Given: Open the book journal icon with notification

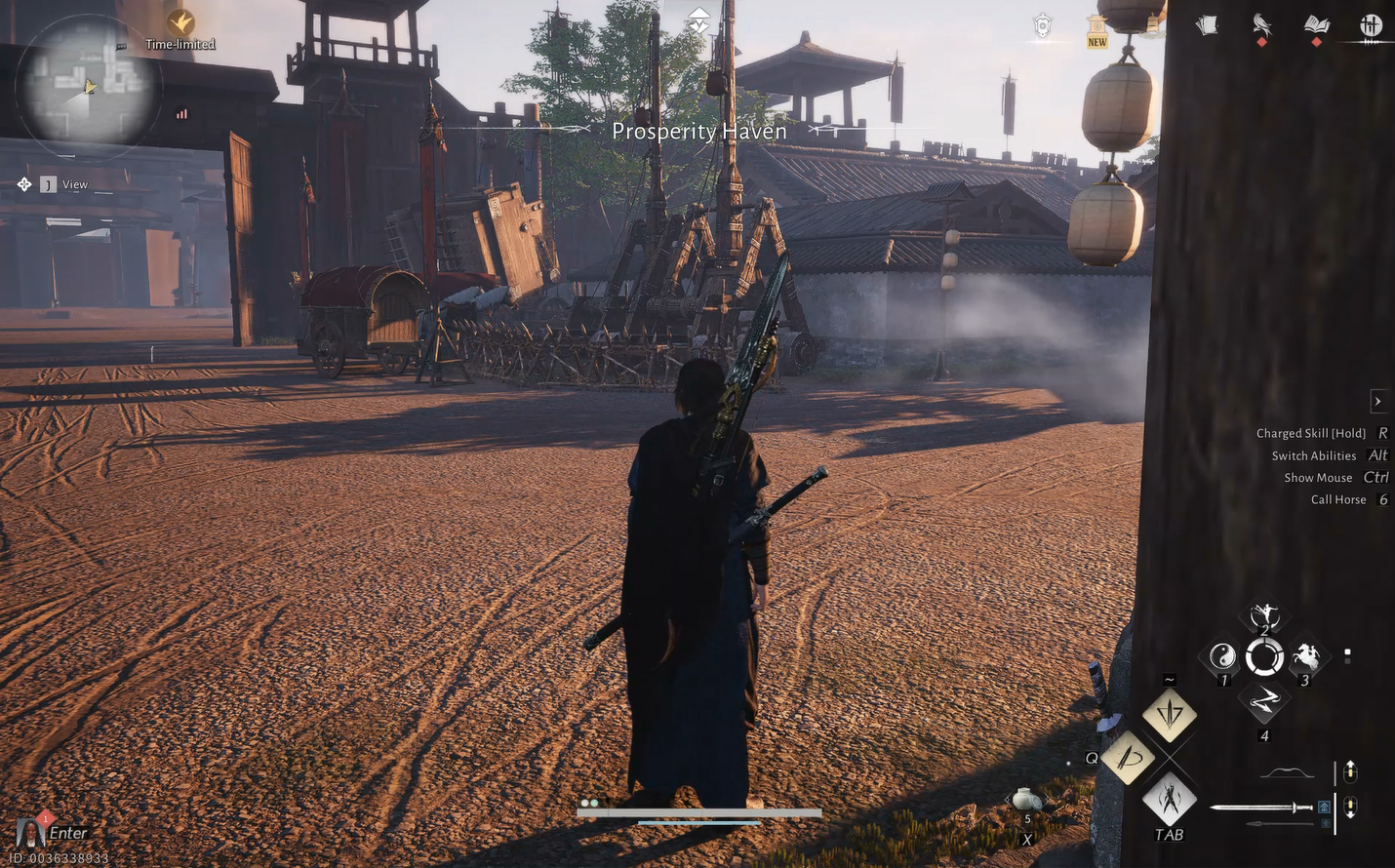Looking at the screenshot, I should [x=1316, y=26].
